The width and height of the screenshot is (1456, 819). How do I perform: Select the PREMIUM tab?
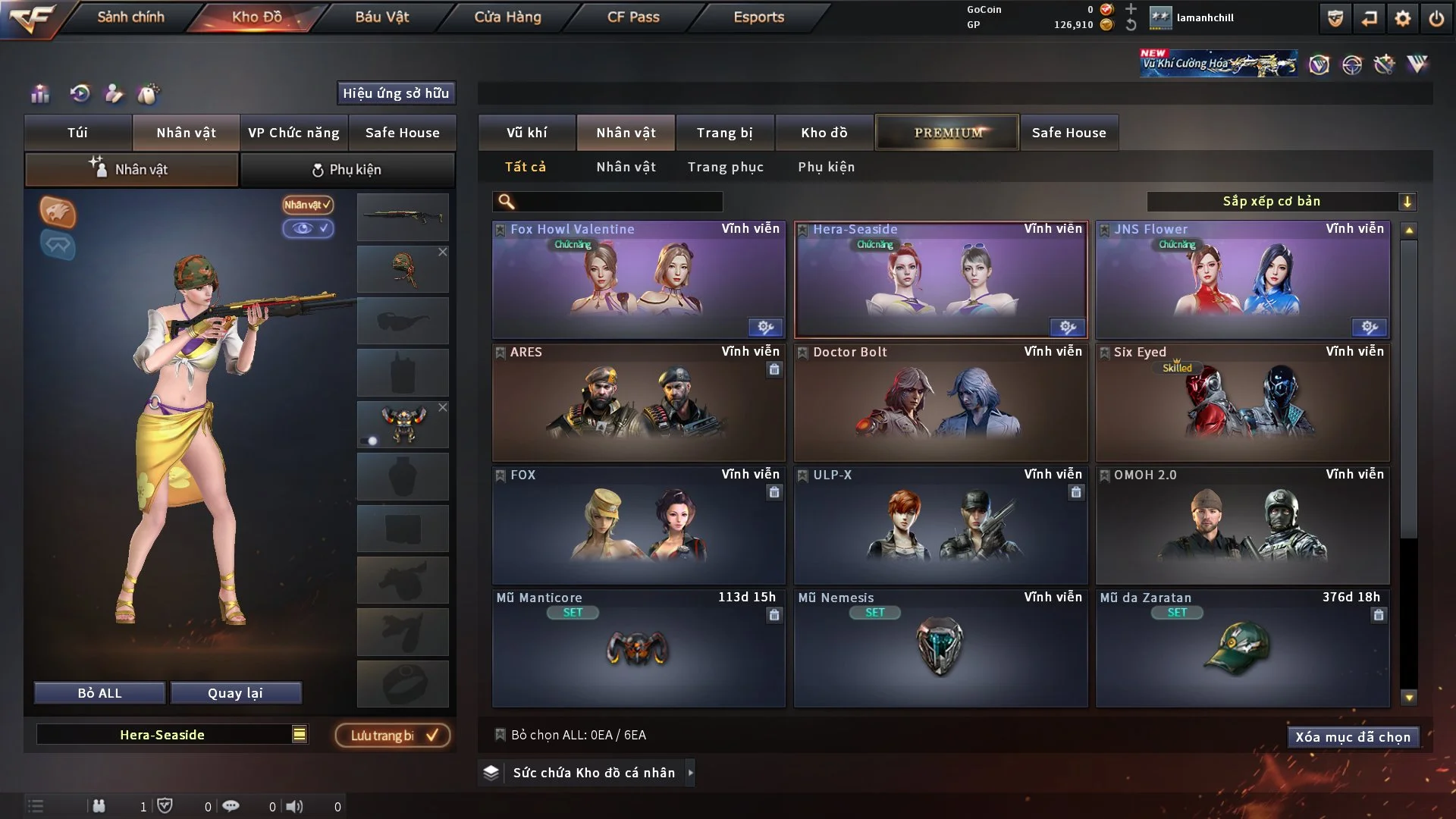947,133
